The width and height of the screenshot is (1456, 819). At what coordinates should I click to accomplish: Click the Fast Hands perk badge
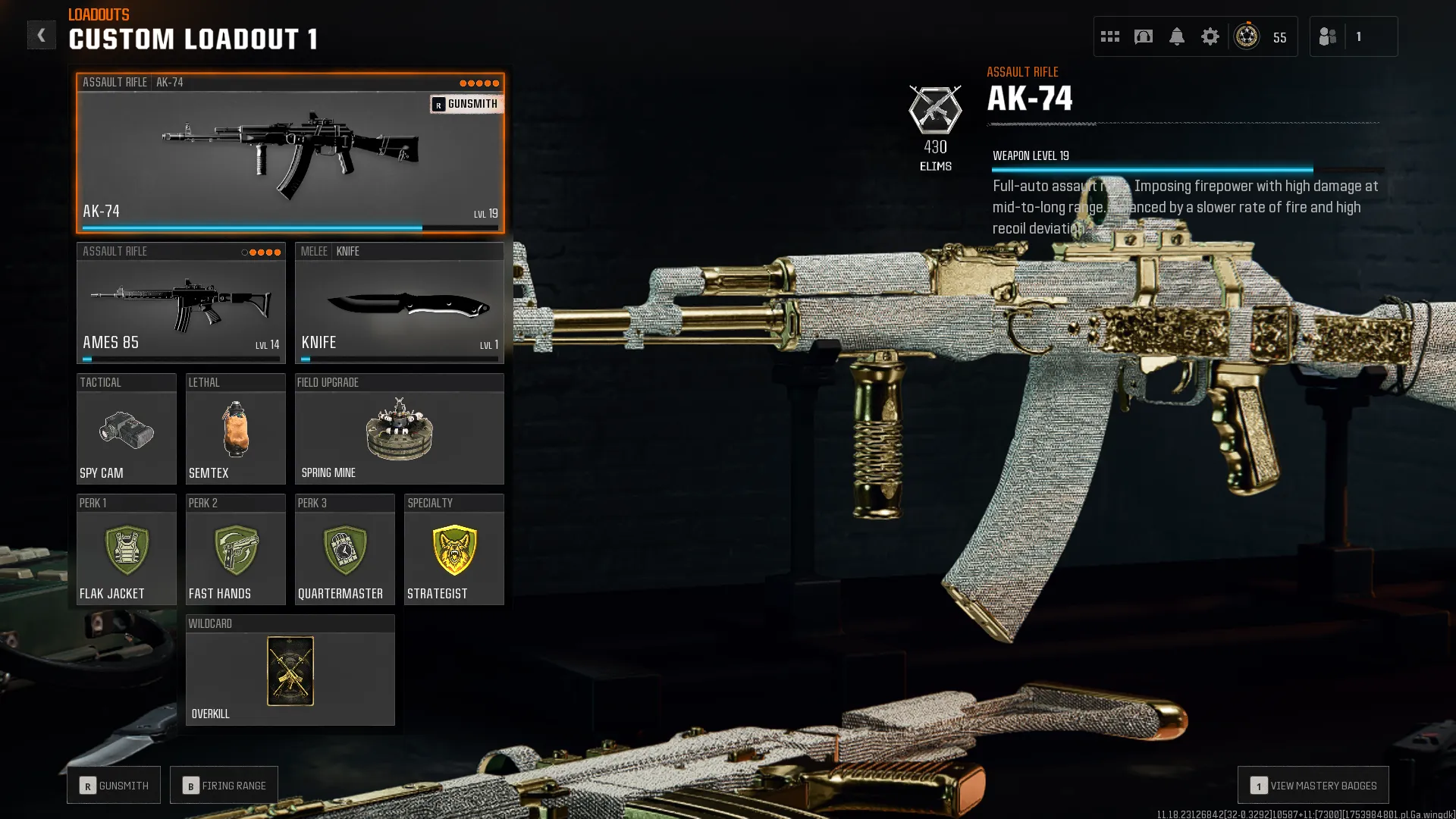click(235, 551)
